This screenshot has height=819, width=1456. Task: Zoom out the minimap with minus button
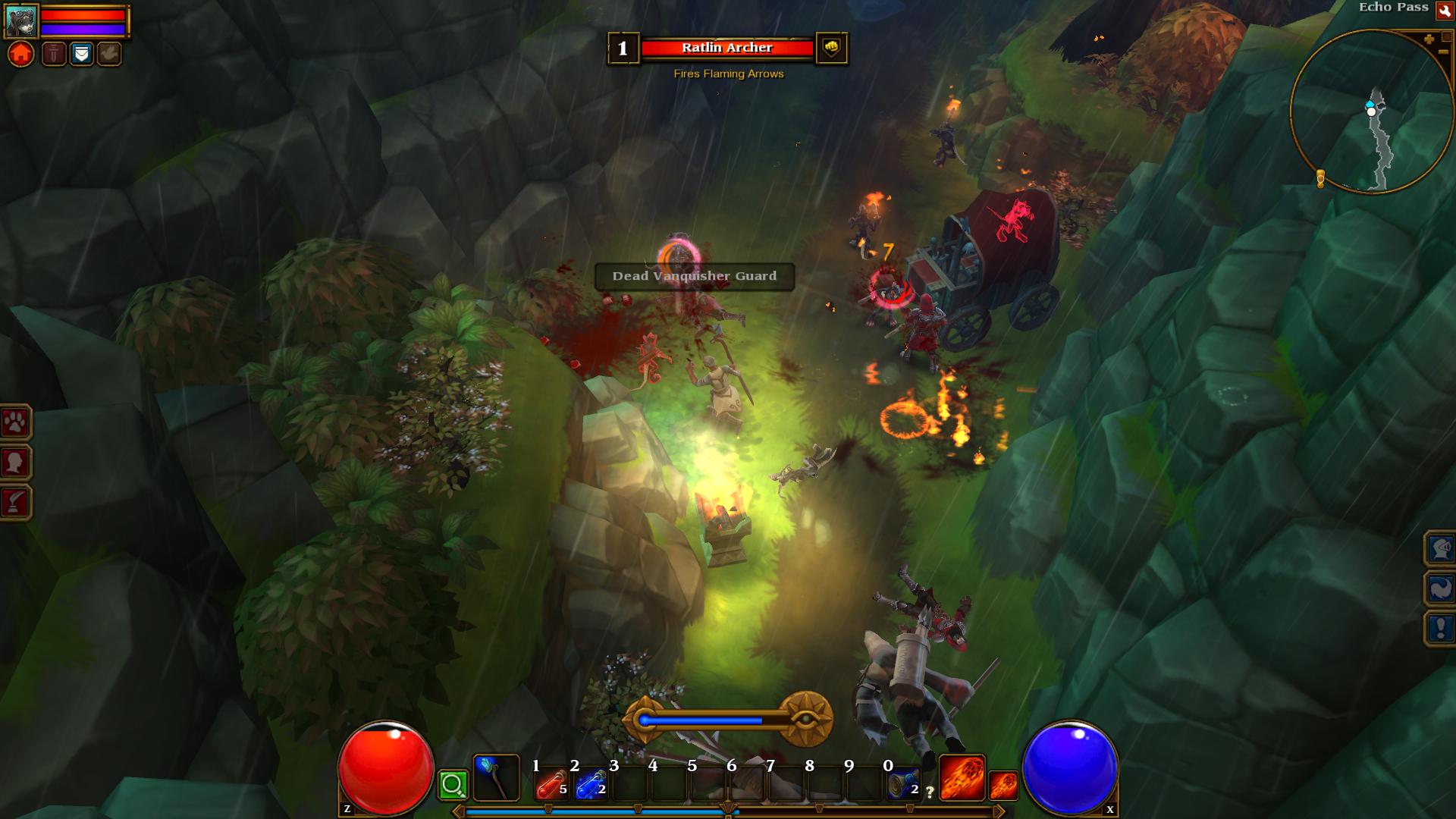(1443, 52)
